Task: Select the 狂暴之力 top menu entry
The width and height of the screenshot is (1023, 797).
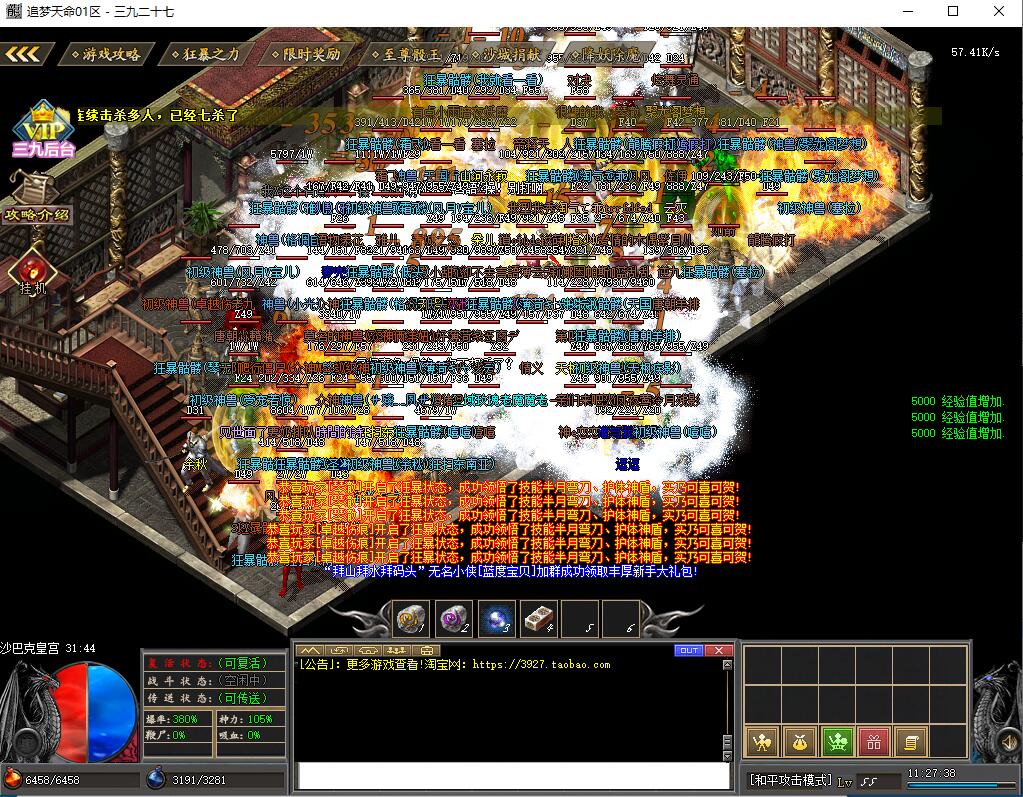Action: click(205, 54)
